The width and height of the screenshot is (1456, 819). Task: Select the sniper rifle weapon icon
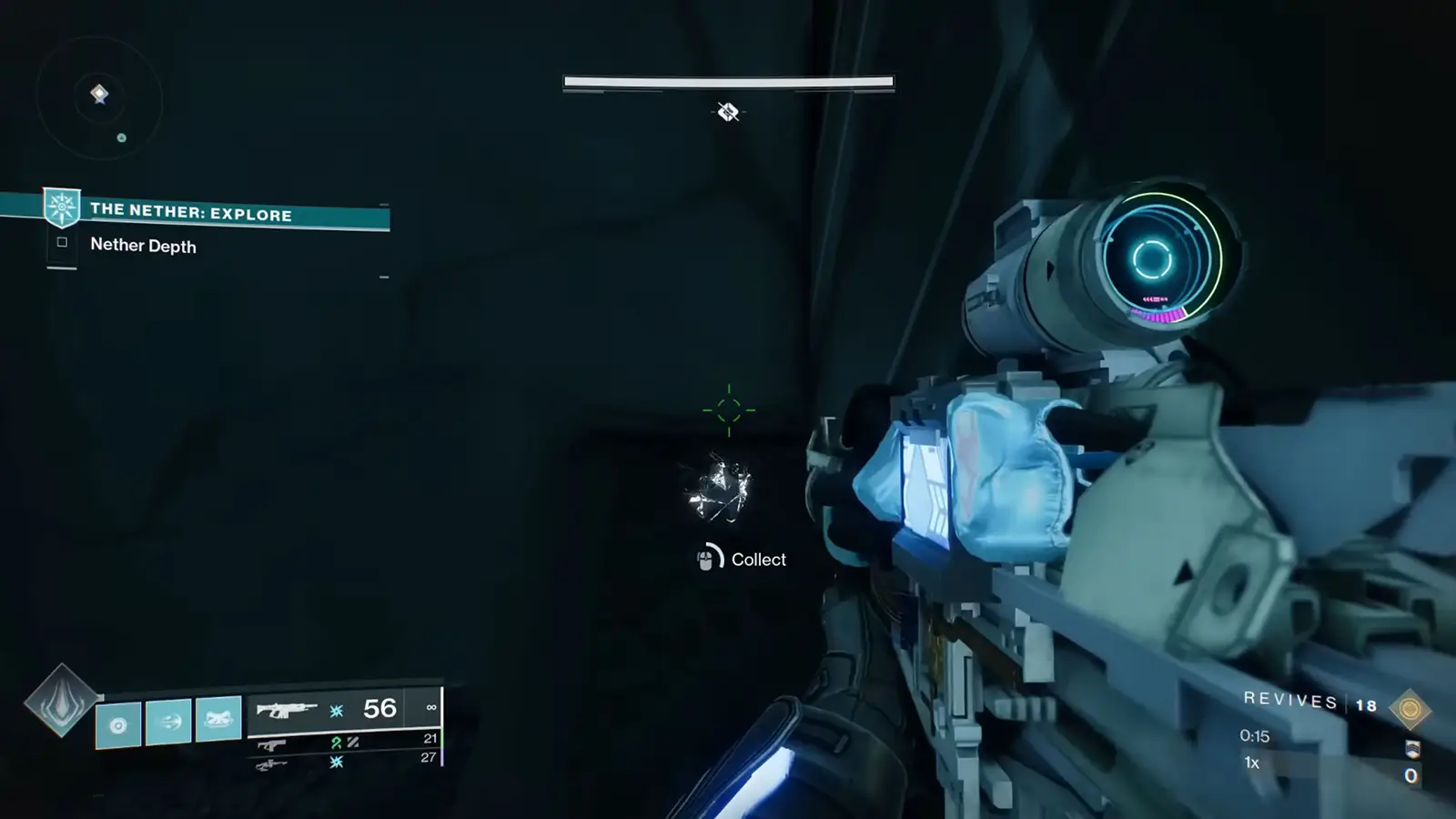(273, 763)
